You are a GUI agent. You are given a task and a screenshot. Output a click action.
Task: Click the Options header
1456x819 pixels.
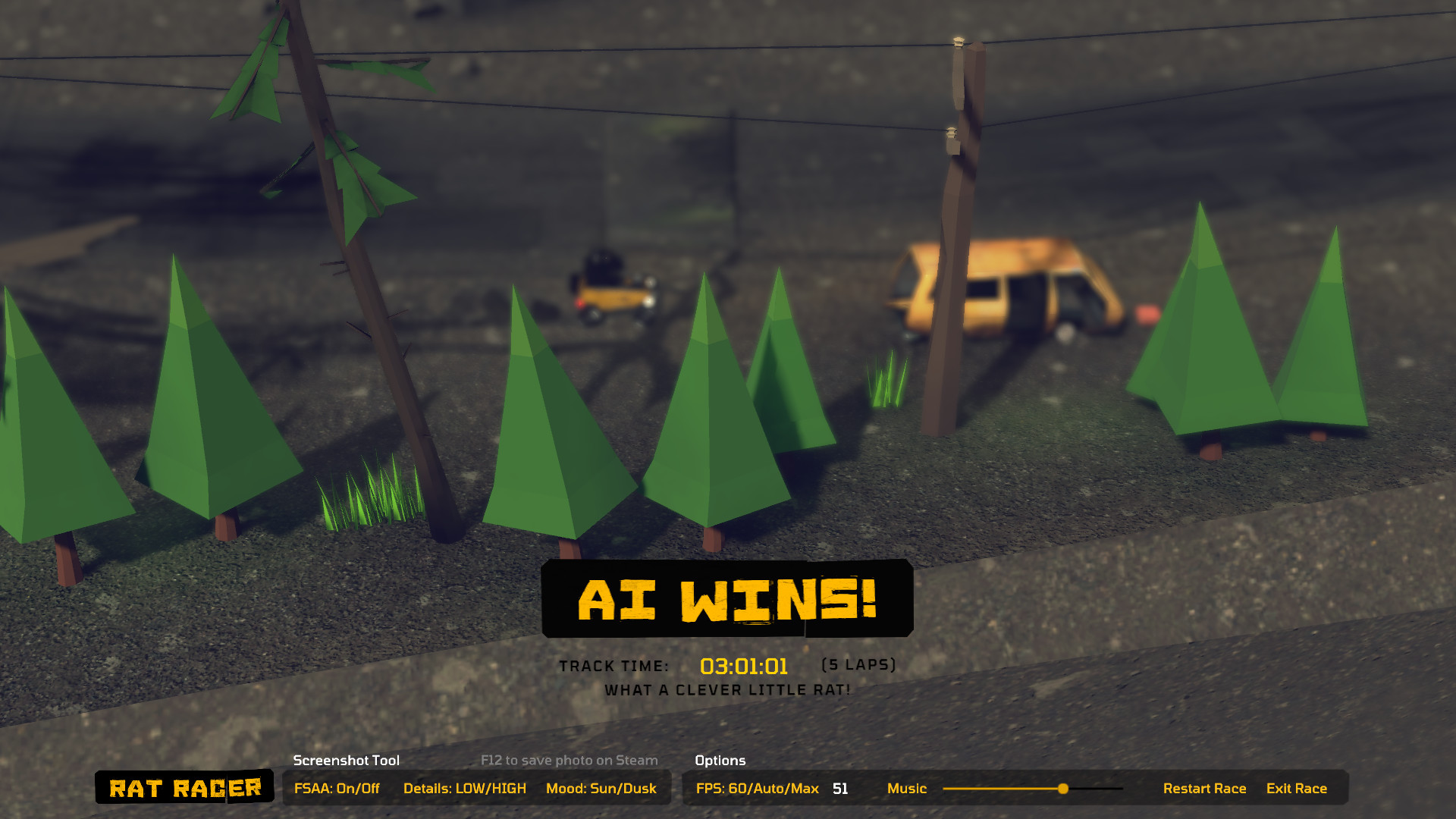720,761
